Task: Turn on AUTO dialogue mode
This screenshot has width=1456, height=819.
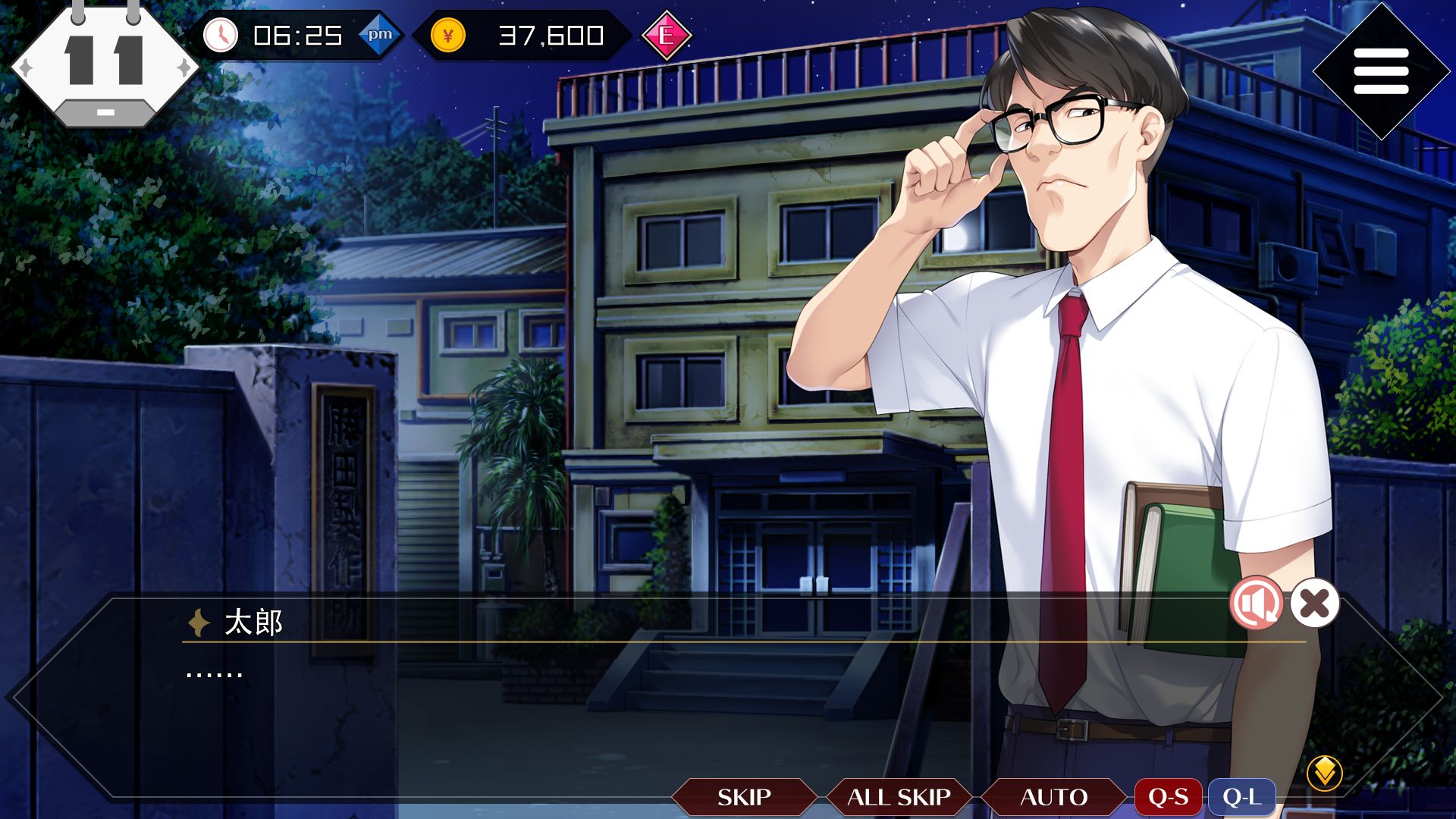Action: [x=1053, y=797]
